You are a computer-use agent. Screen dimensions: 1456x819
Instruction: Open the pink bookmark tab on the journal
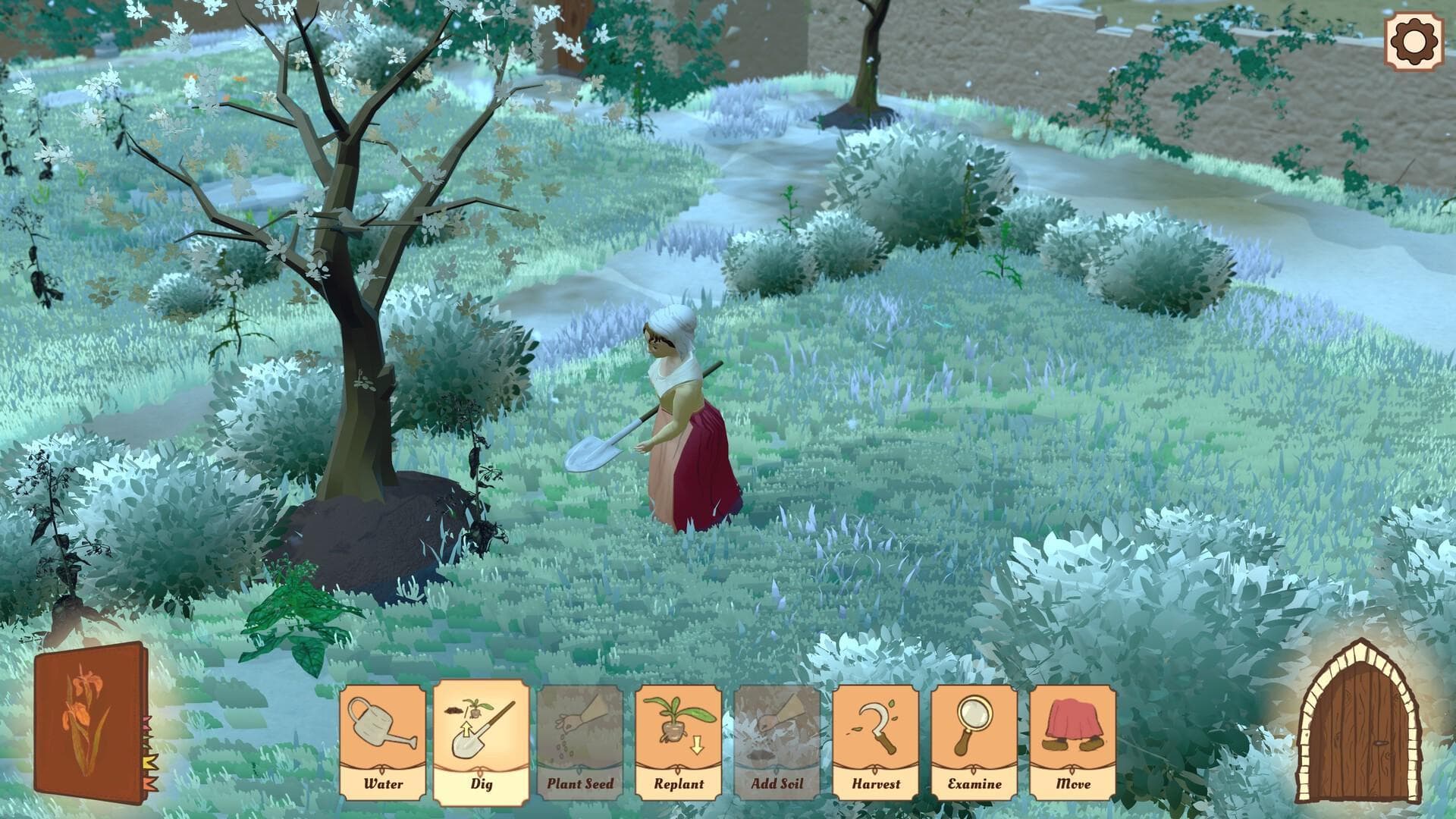[147, 723]
